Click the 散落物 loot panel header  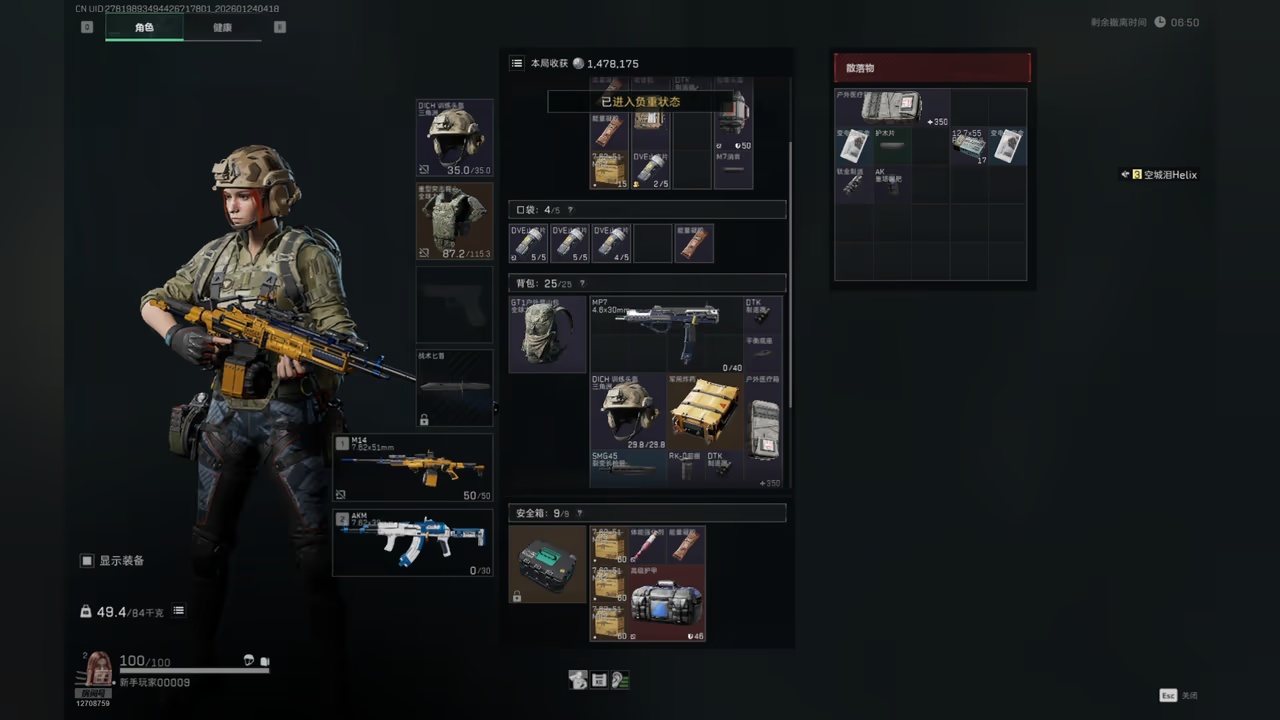tap(931, 68)
